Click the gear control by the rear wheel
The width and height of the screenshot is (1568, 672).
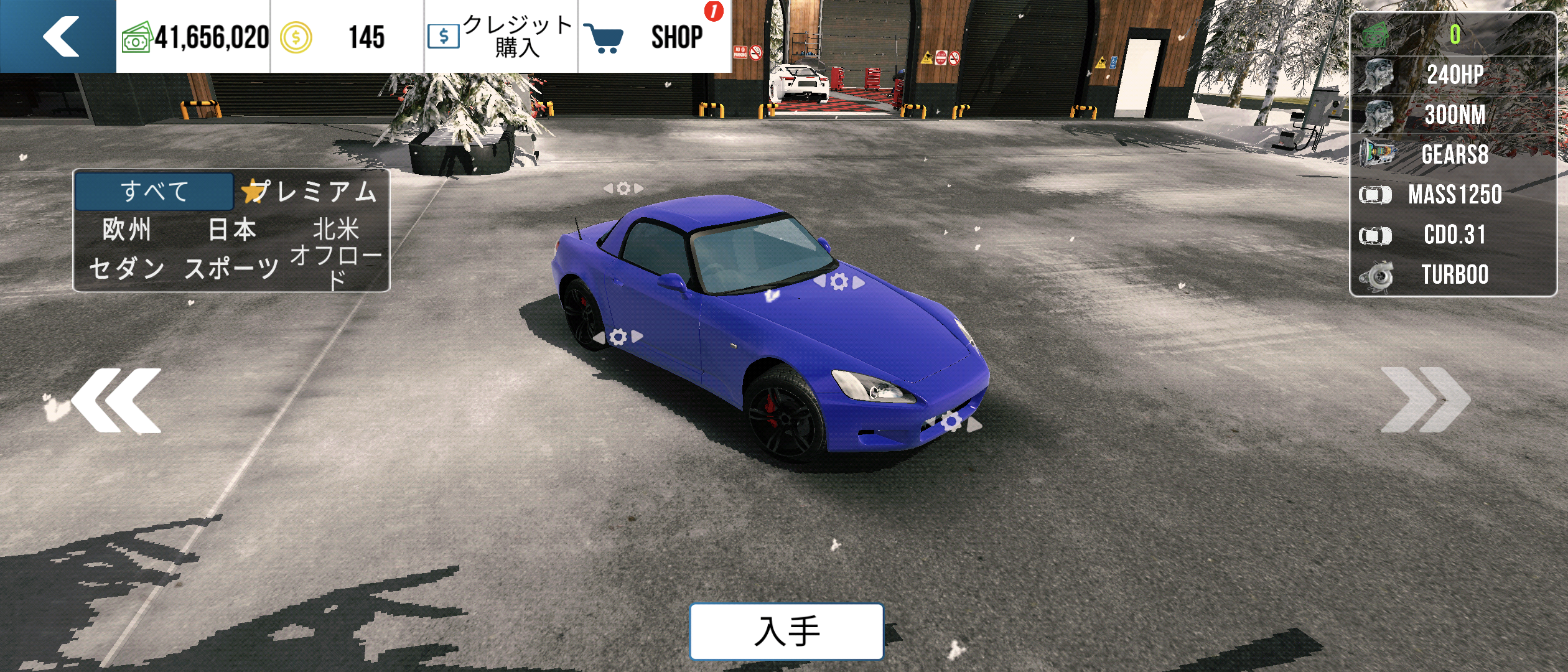(618, 337)
